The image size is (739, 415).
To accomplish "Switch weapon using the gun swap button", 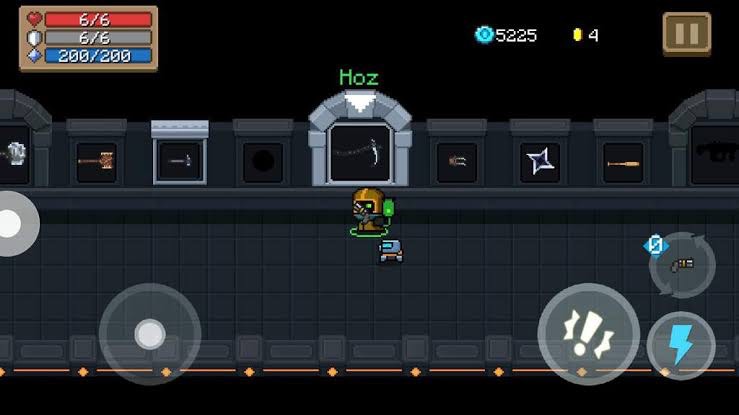I will [682, 264].
